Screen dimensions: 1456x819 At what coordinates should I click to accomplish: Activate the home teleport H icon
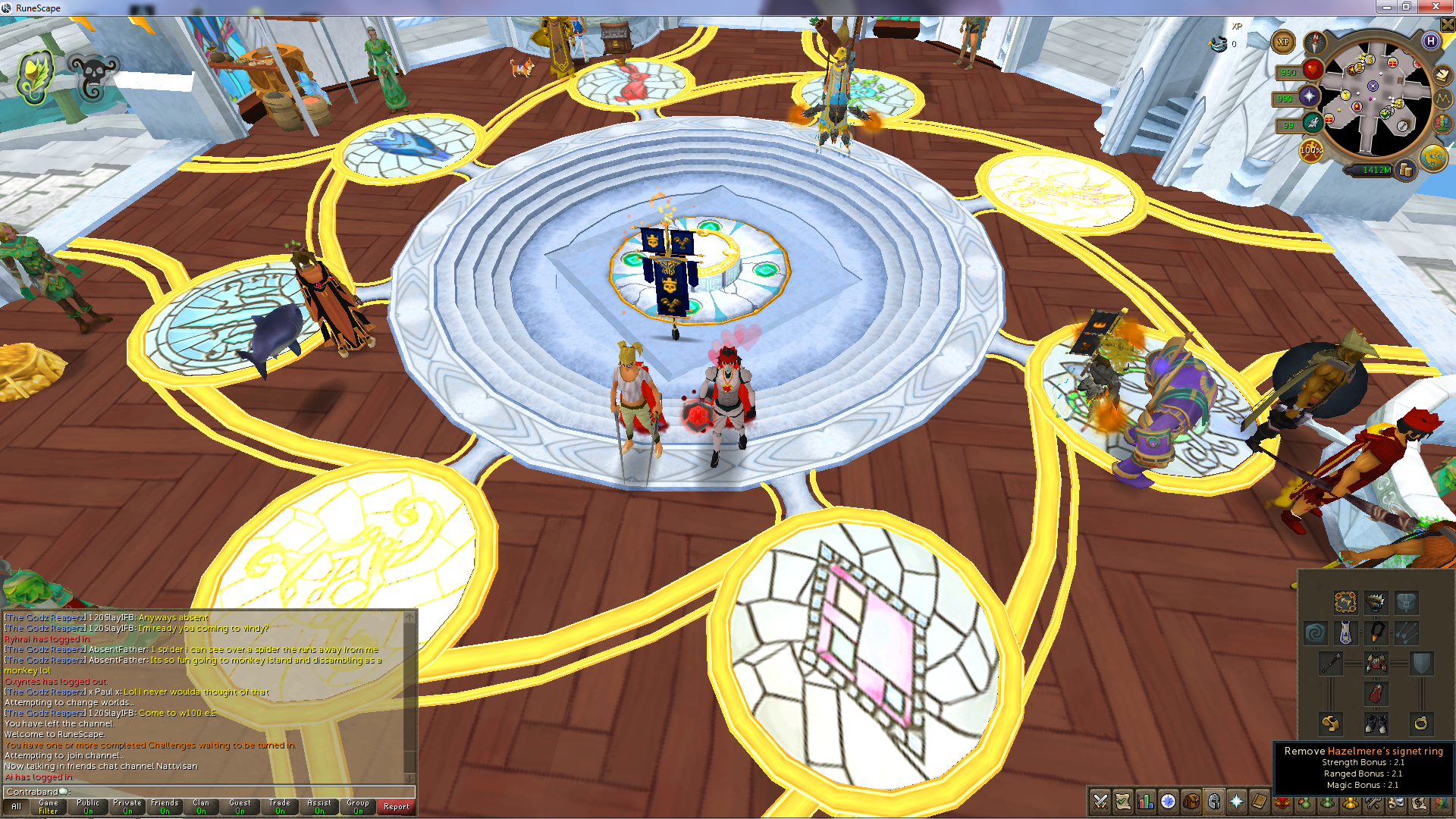(x=1431, y=42)
